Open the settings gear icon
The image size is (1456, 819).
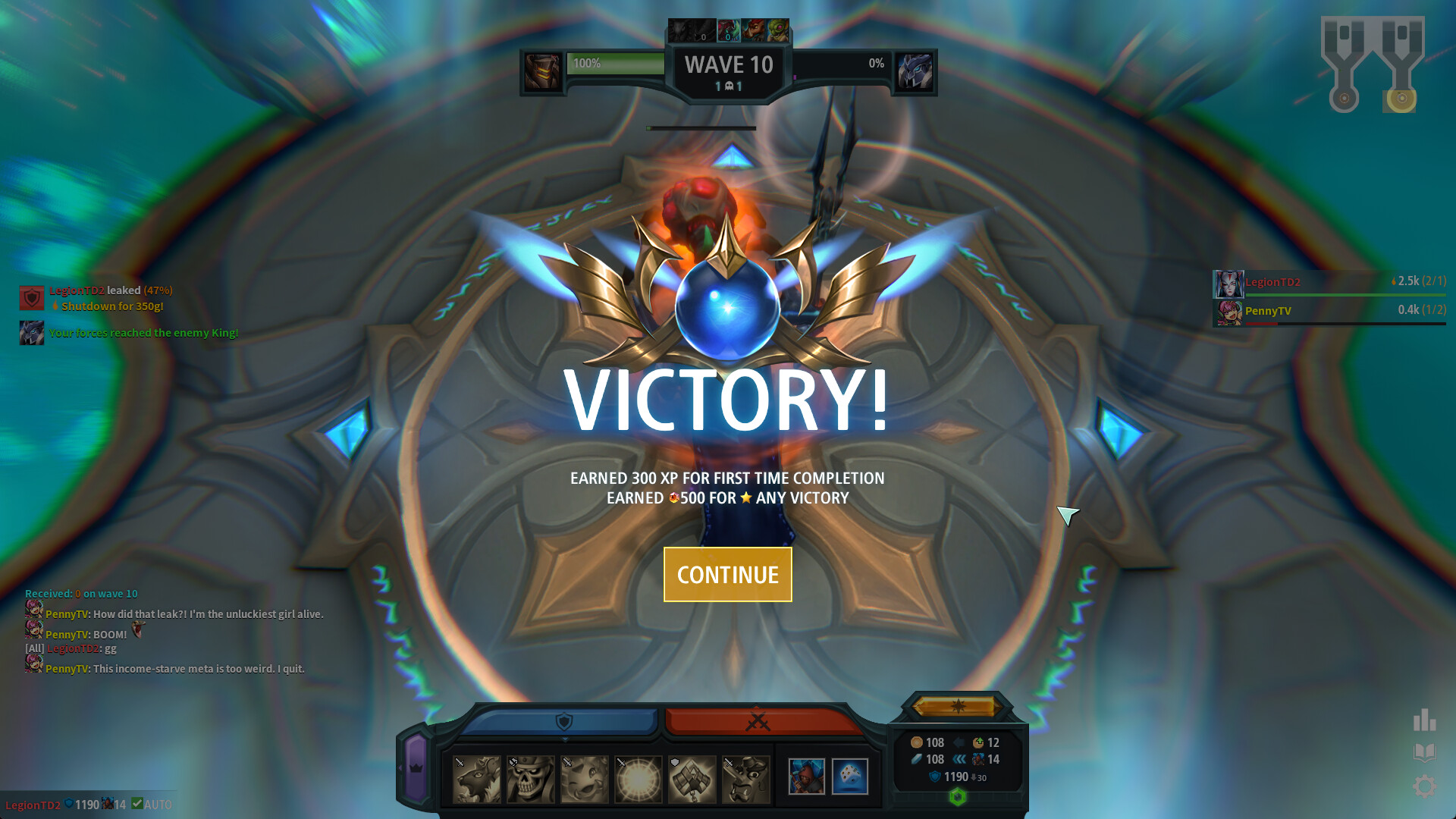1425,786
